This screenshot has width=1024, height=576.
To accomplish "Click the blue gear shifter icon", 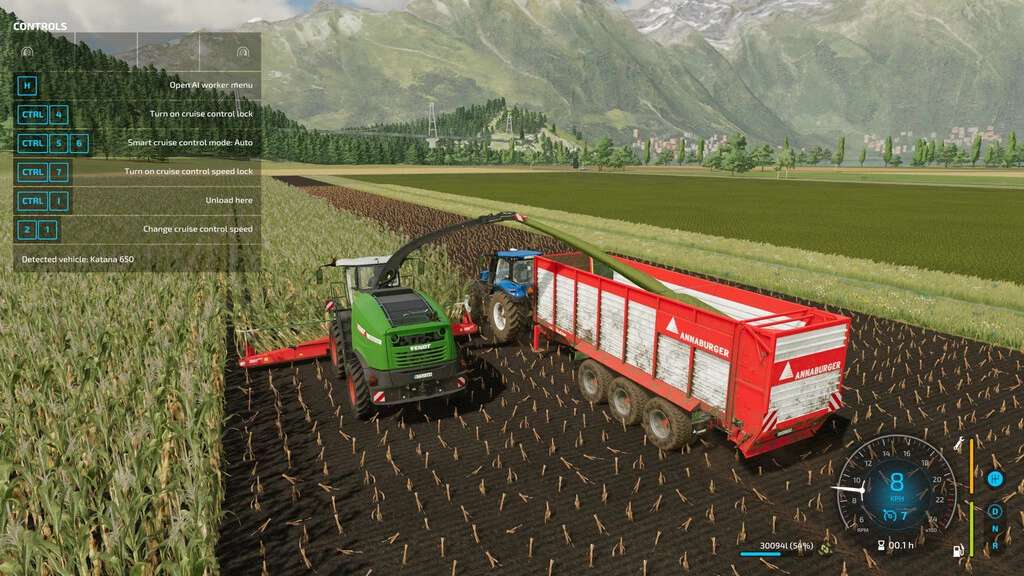I will (x=995, y=479).
